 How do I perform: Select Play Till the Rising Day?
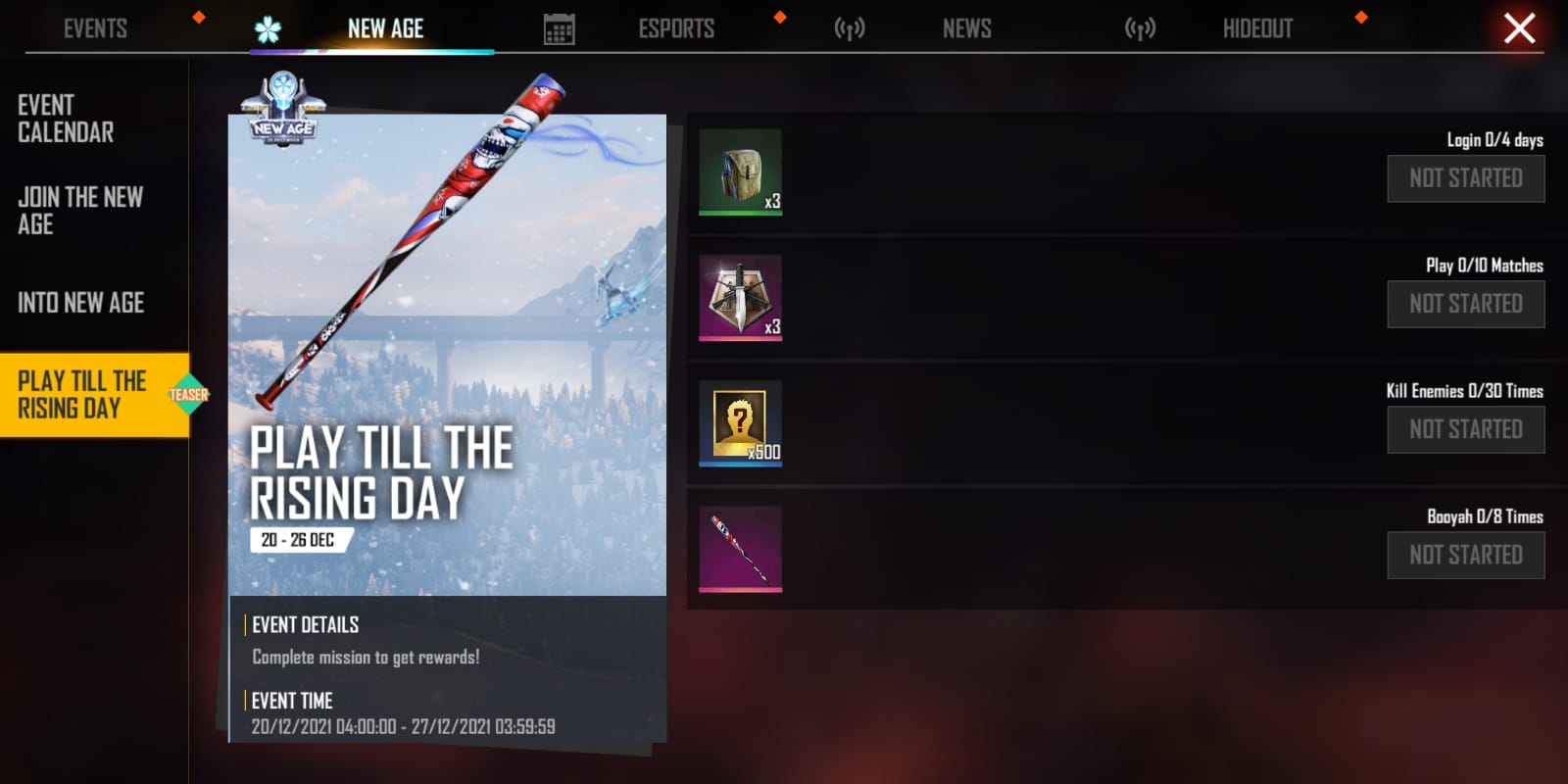(83, 394)
